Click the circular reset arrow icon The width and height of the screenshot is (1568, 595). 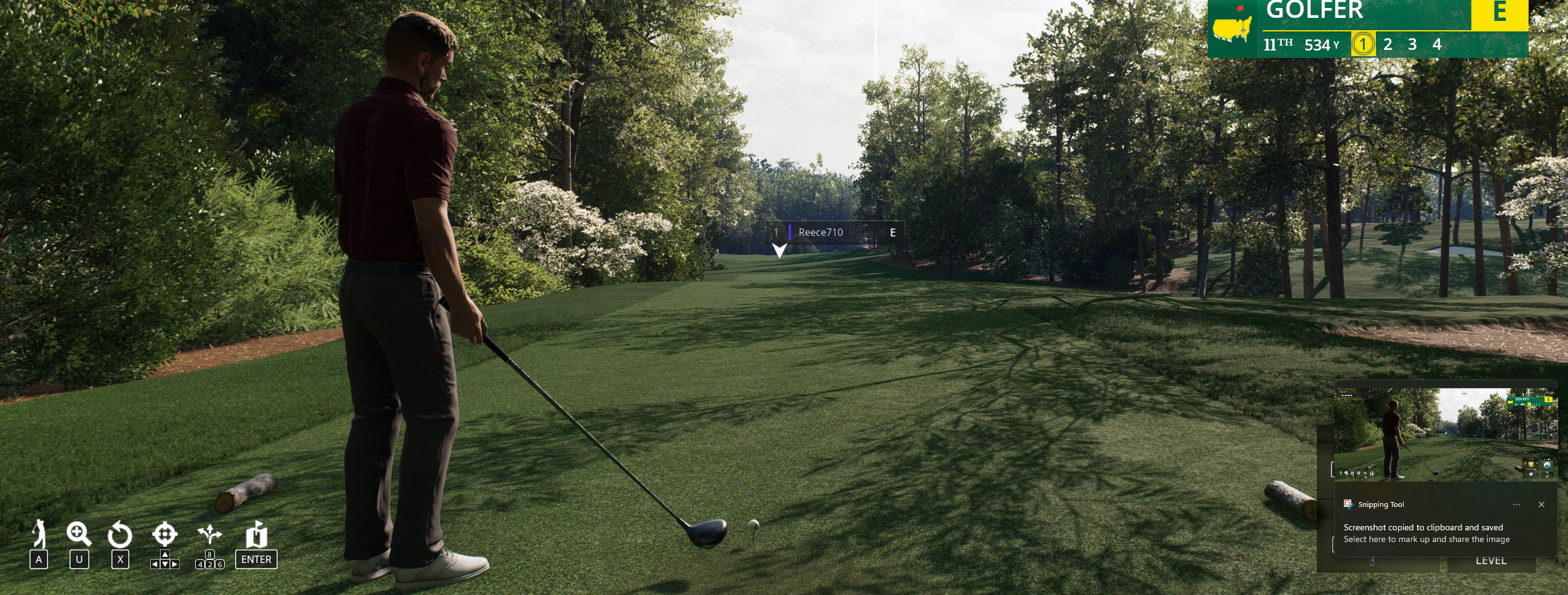coord(120,535)
